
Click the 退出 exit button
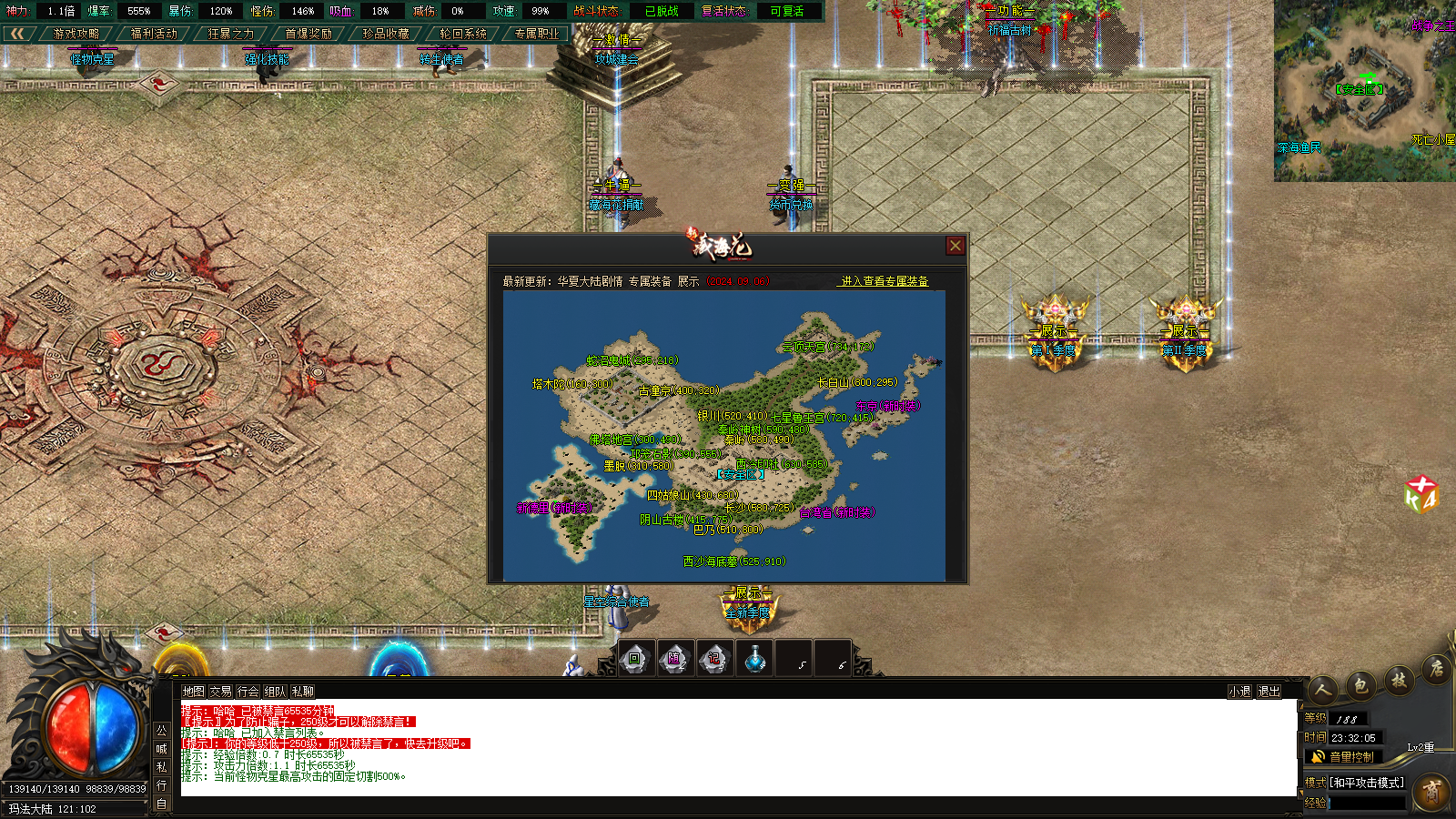coord(1269,692)
